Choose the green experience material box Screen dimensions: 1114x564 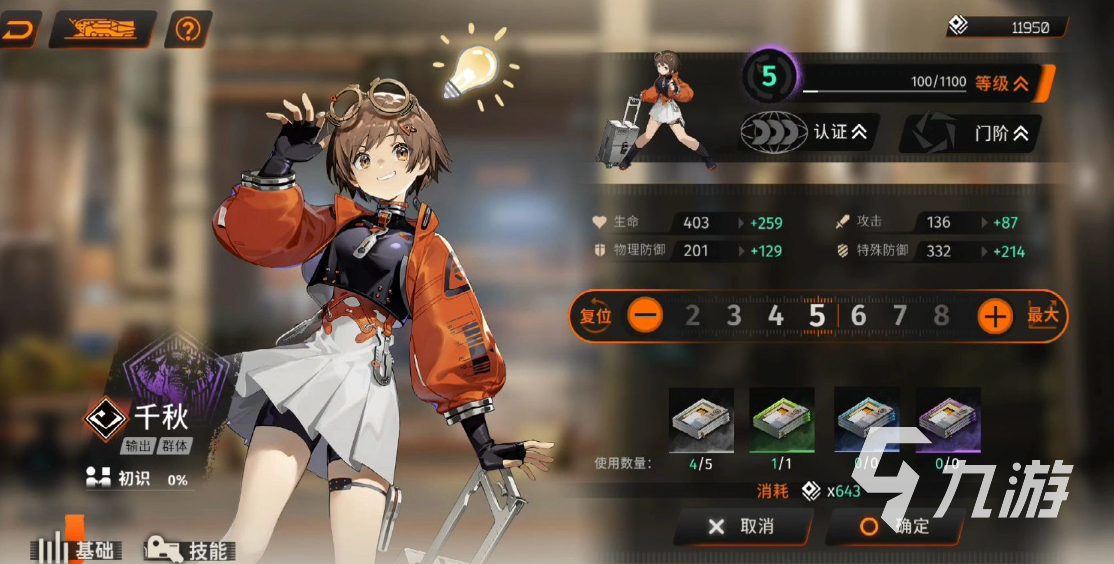pos(782,420)
